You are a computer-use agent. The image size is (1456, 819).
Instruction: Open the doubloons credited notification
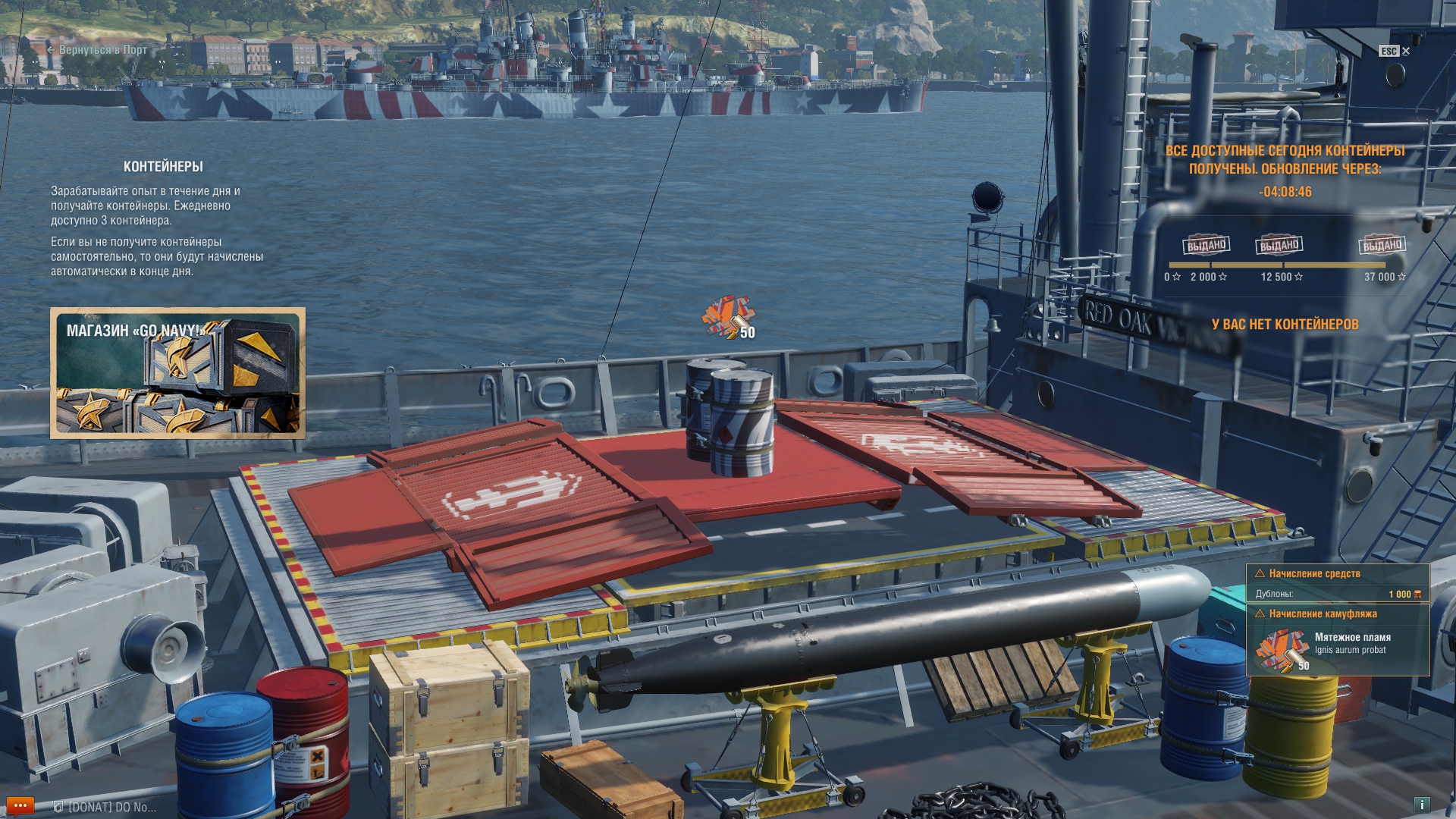[1338, 584]
